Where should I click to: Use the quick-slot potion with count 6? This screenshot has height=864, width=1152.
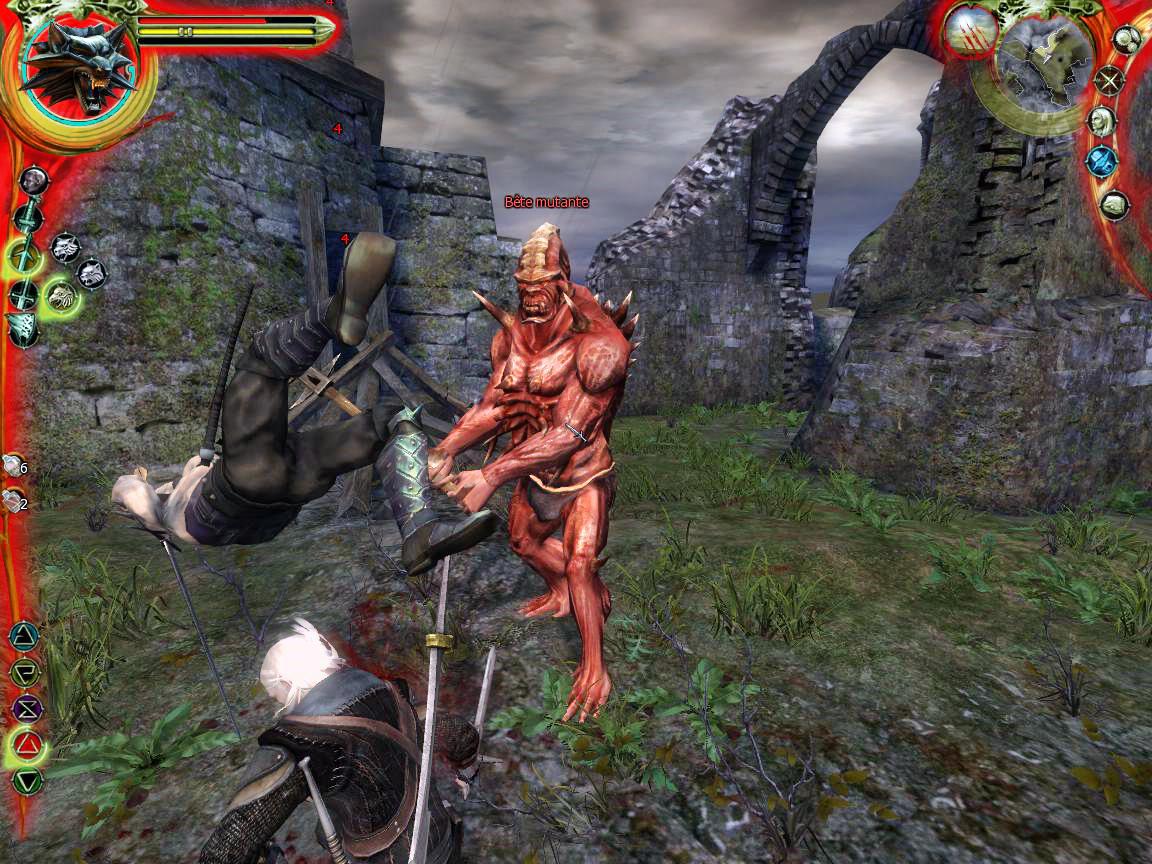tap(14, 464)
